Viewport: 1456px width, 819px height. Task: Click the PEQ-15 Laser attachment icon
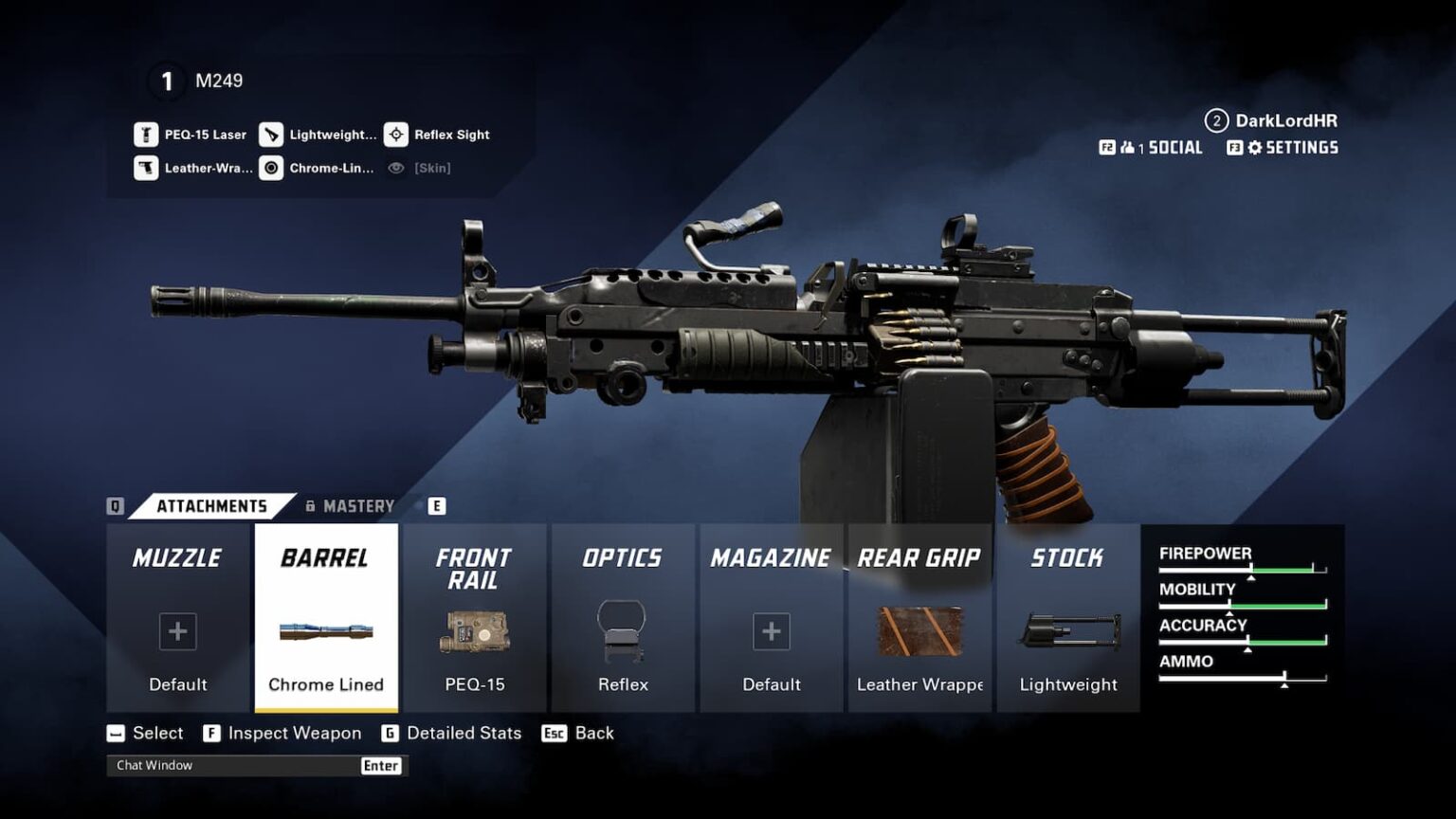point(146,134)
